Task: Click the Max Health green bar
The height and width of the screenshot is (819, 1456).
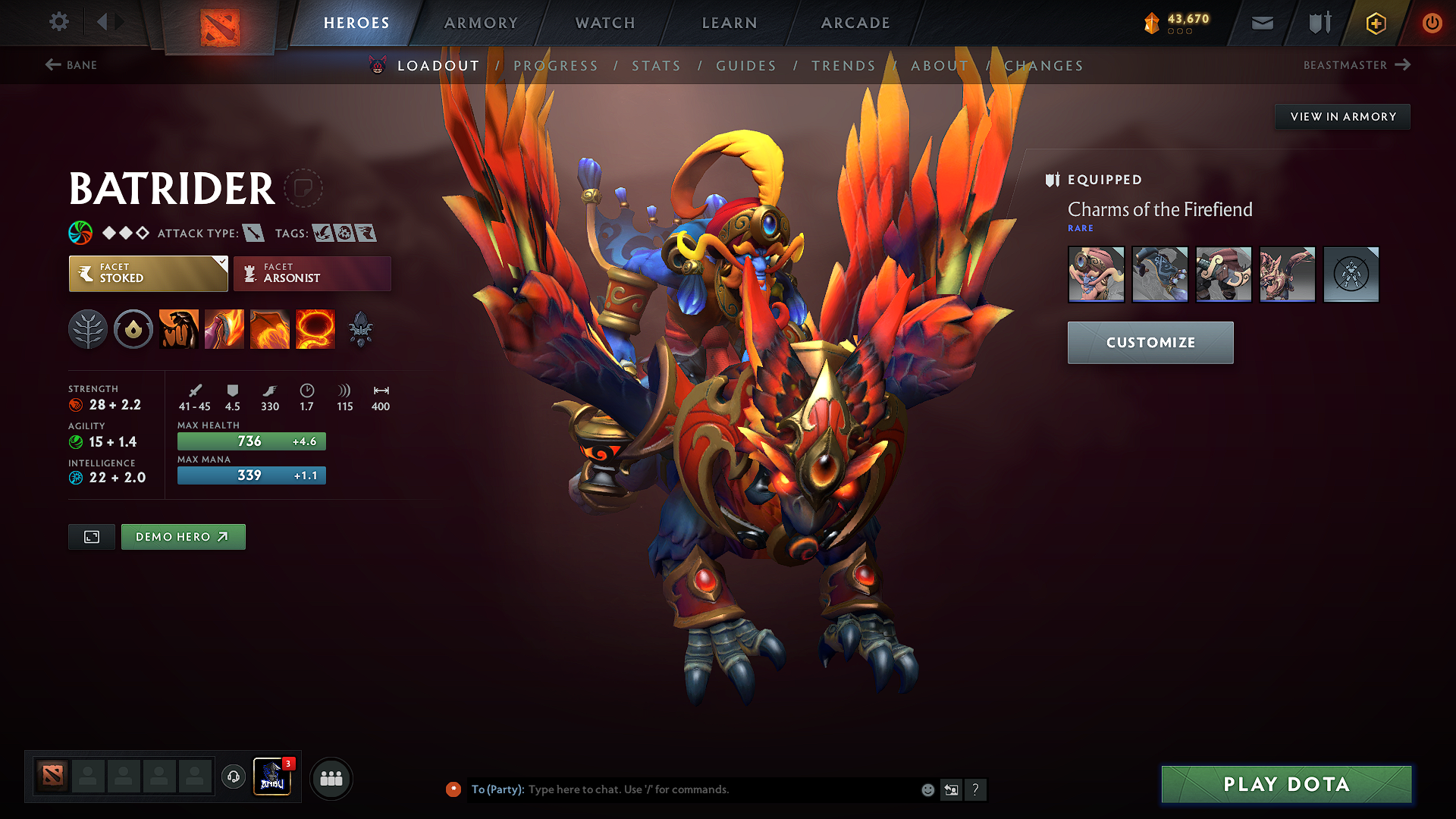Action: click(251, 441)
